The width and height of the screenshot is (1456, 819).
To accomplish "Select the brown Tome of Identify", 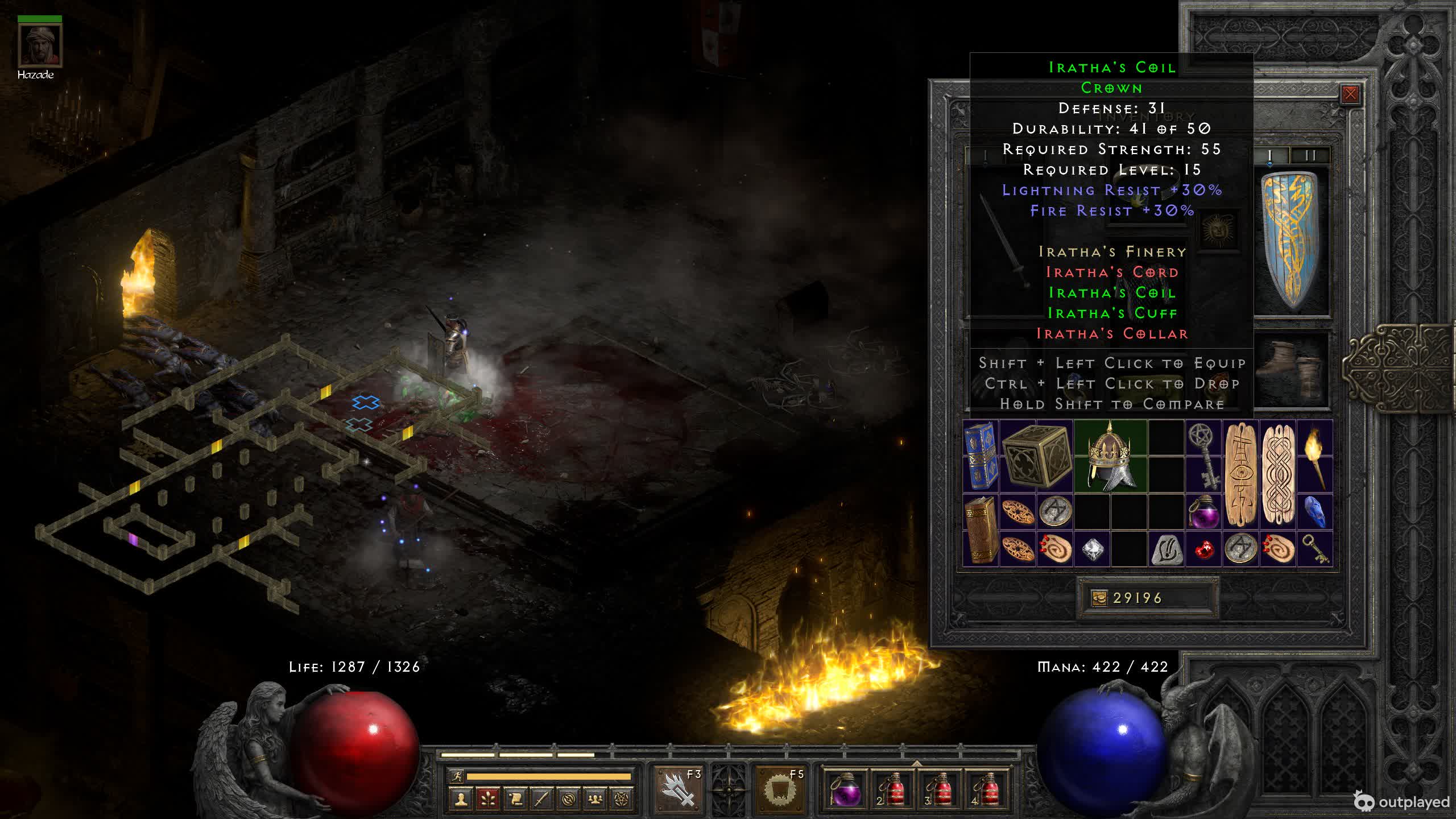I will click(x=981, y=530).
